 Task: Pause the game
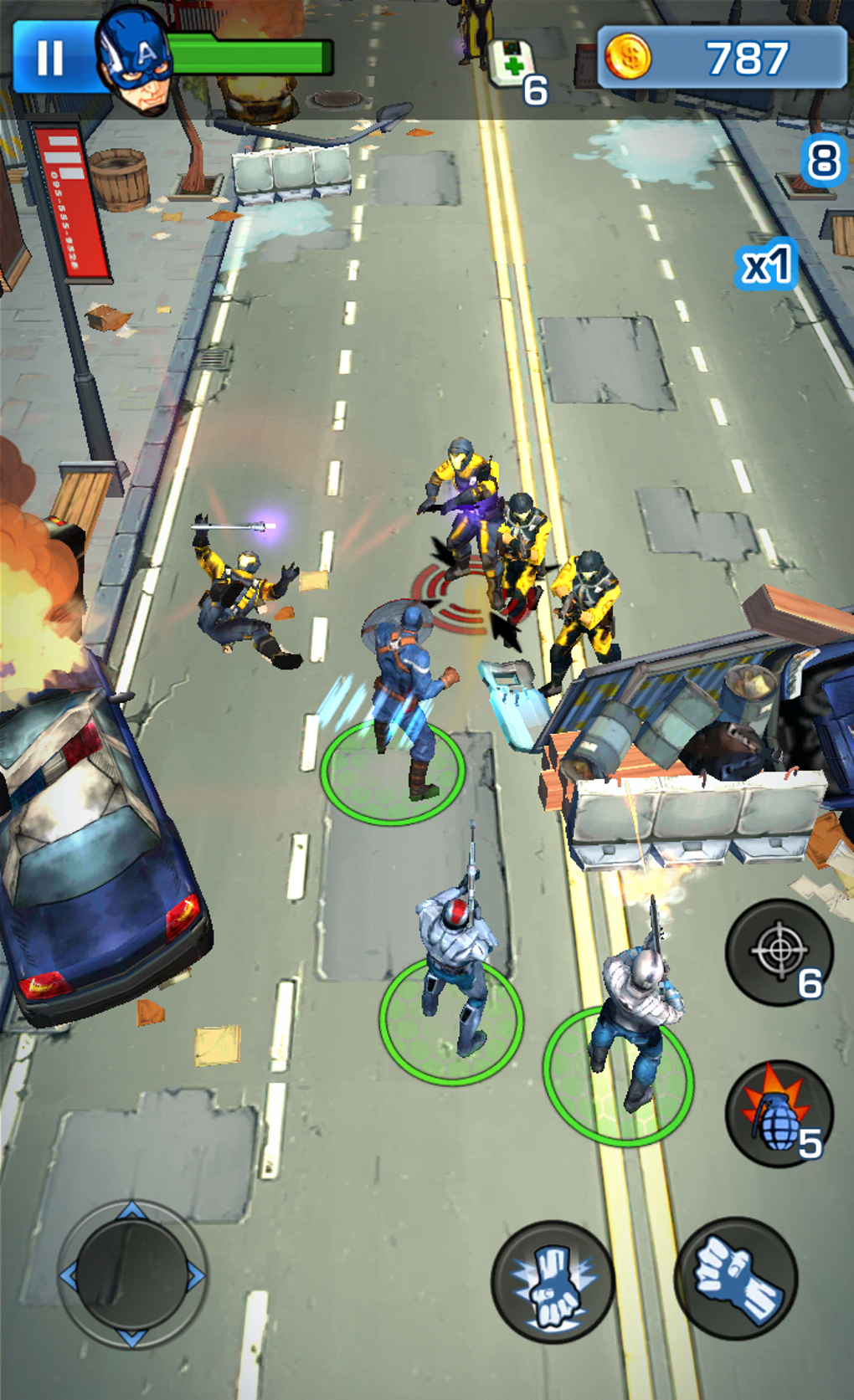click(50, 58)
